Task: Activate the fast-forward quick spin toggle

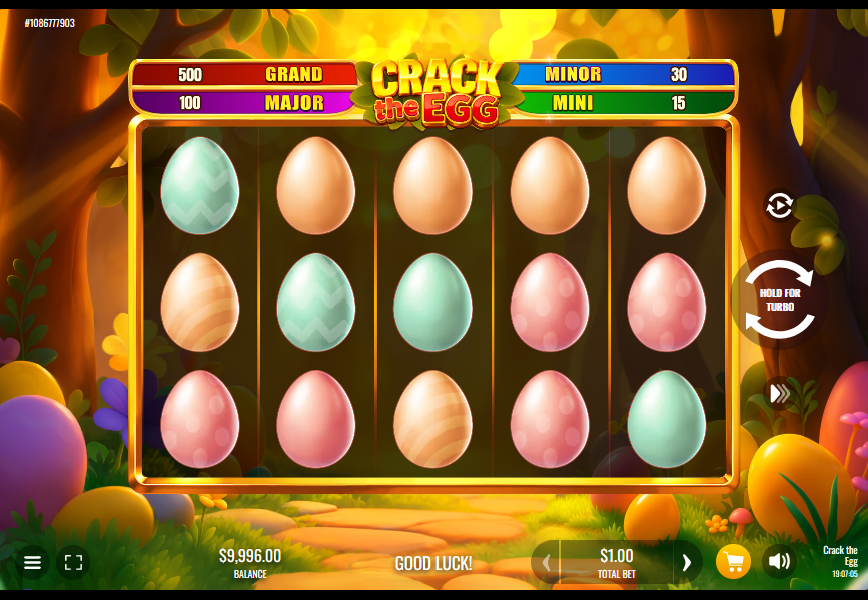Action: (x=779, y=393)
